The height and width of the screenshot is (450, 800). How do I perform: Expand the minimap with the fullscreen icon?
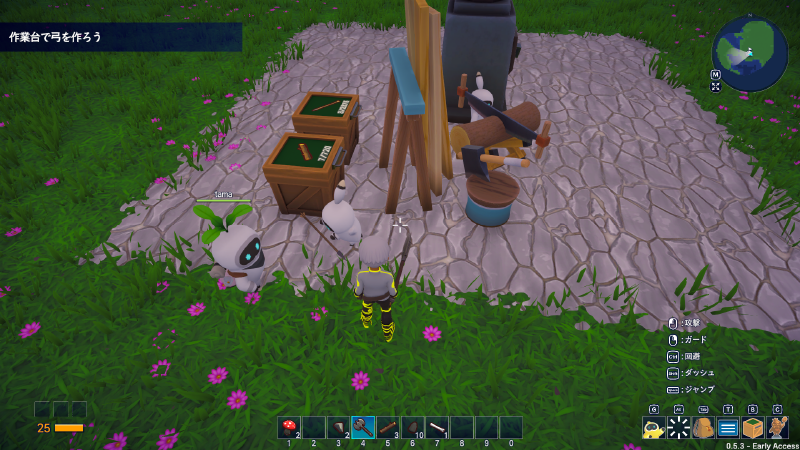(x=716, y=87)
